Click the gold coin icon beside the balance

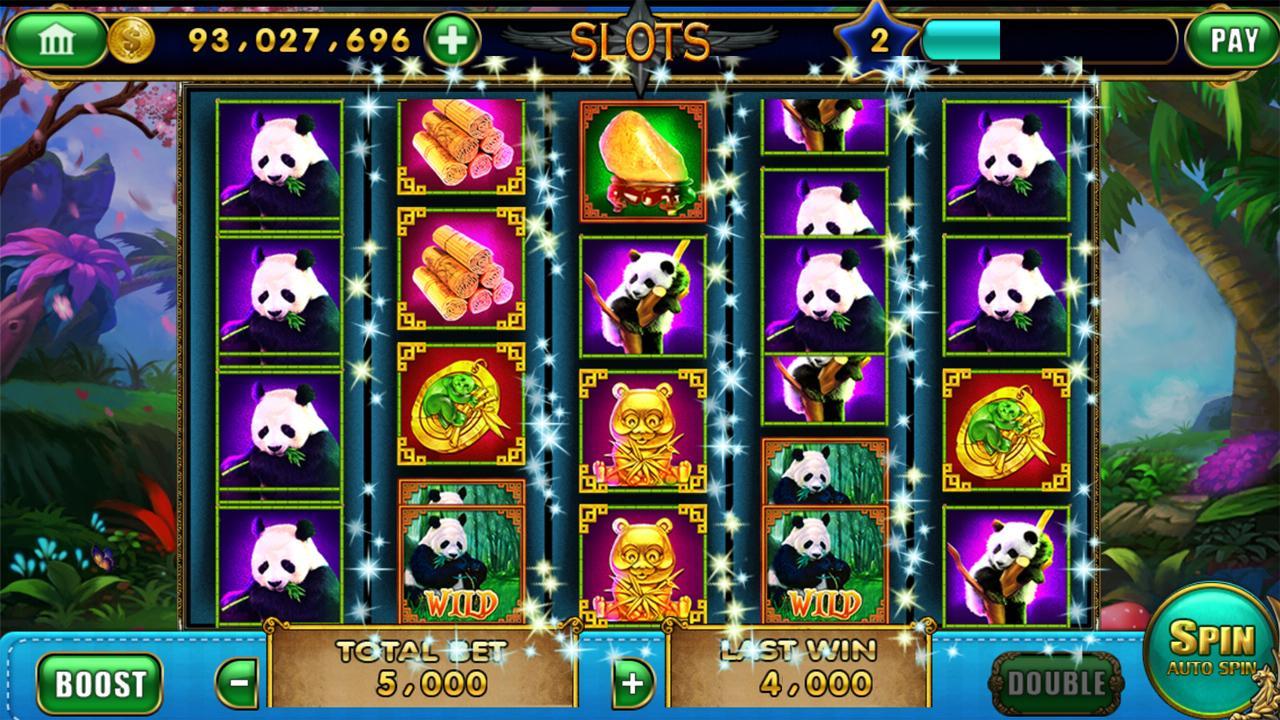(x=129, y=36)
